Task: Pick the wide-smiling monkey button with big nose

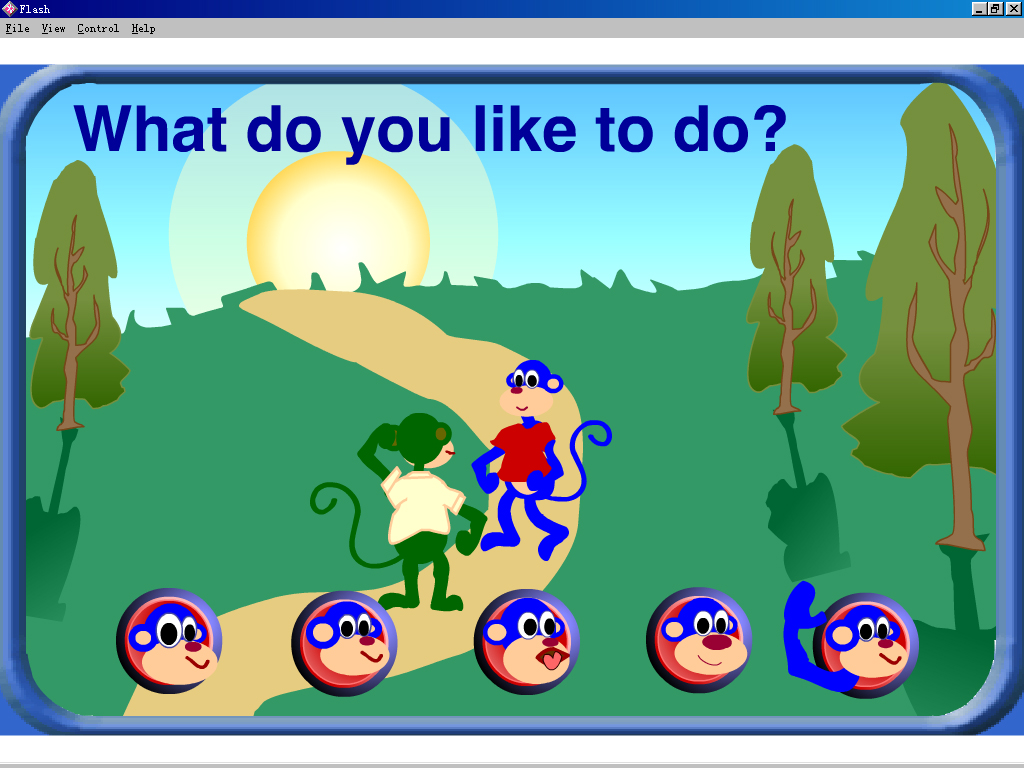Action: [698, 641]
